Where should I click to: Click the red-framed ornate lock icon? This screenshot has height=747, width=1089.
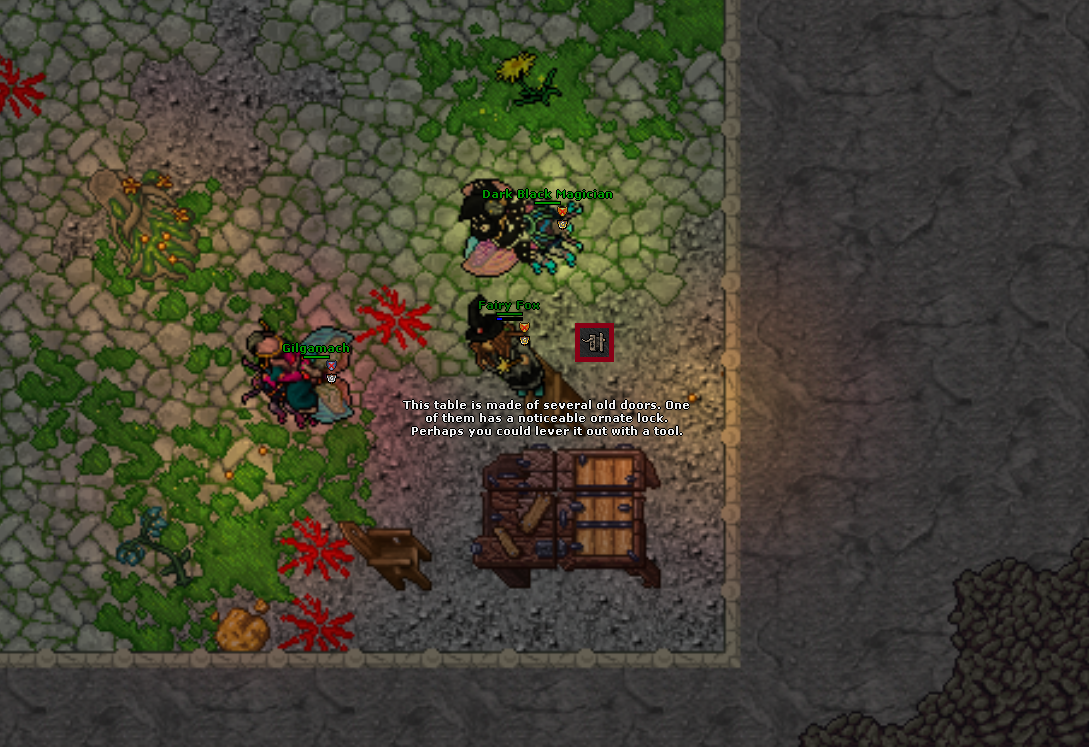tap(595, 344)
